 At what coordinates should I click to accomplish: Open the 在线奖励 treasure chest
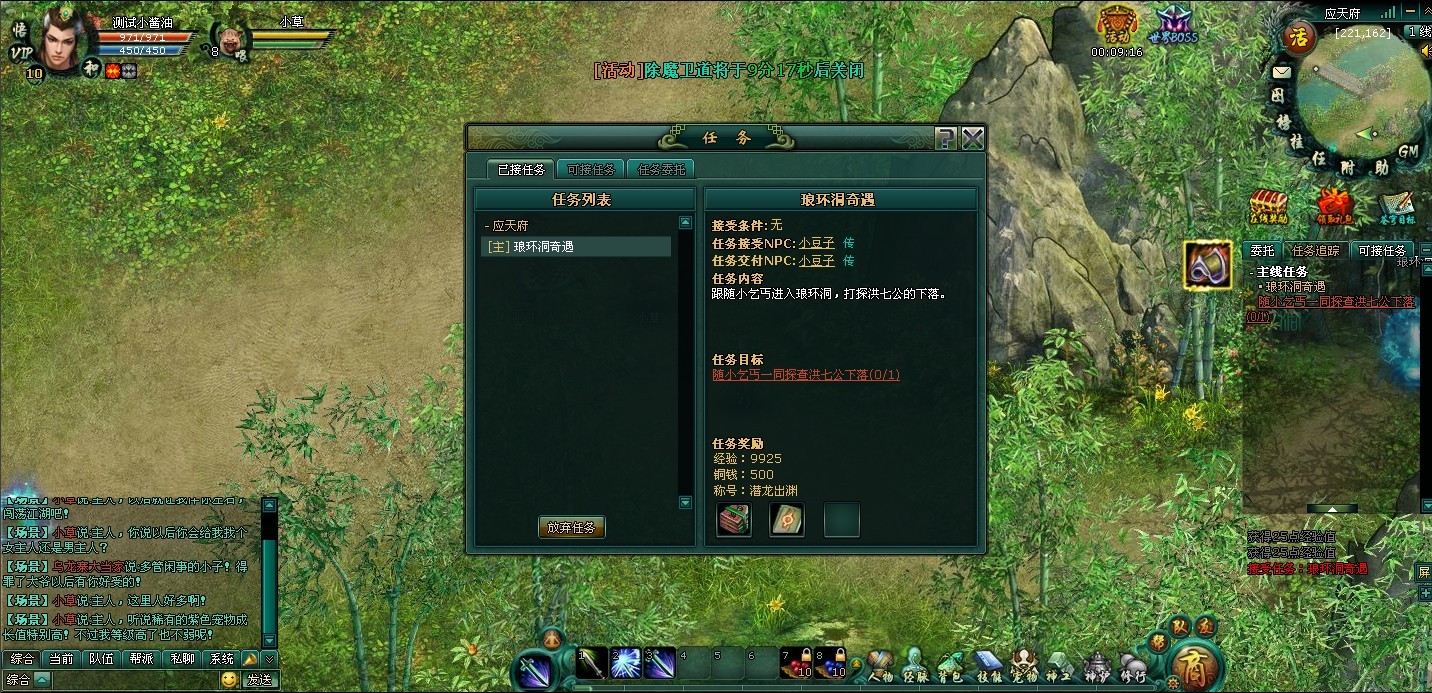coord(1268,205)
